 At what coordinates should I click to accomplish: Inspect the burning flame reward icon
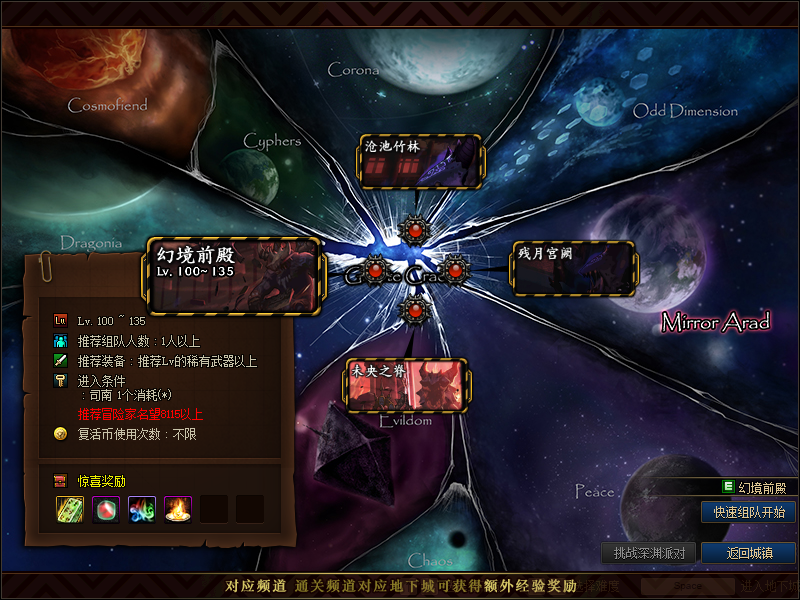coord(177,509)
